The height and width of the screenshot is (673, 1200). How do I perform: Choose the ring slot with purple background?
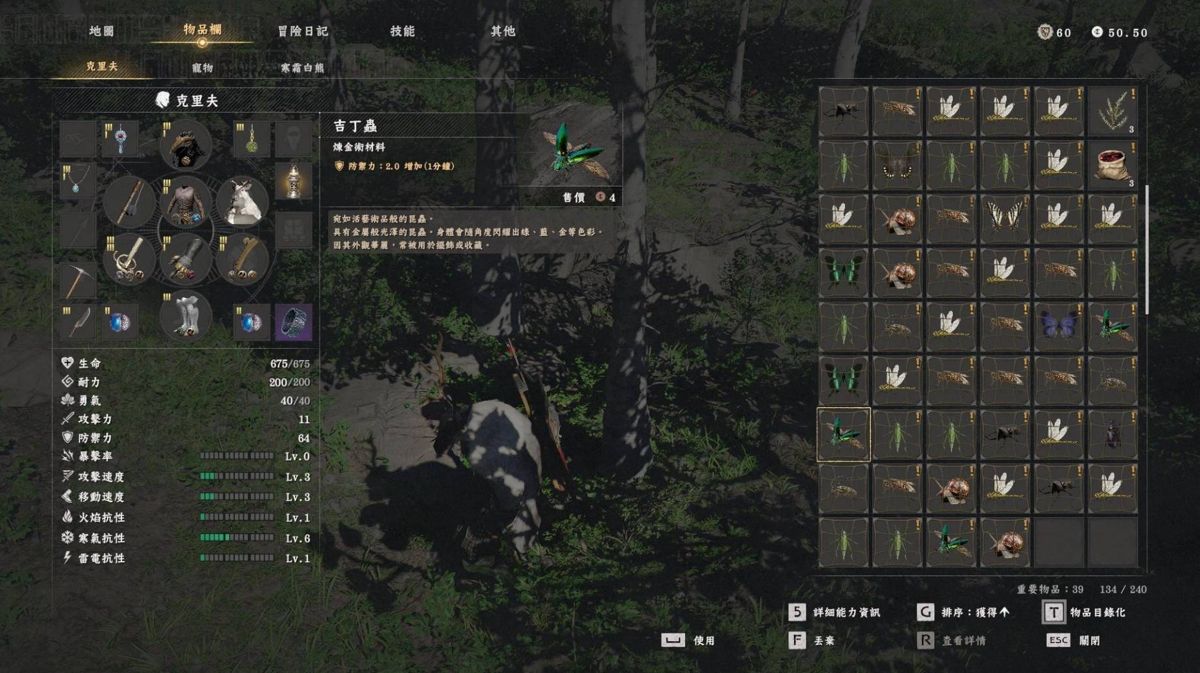click(293, 322)
